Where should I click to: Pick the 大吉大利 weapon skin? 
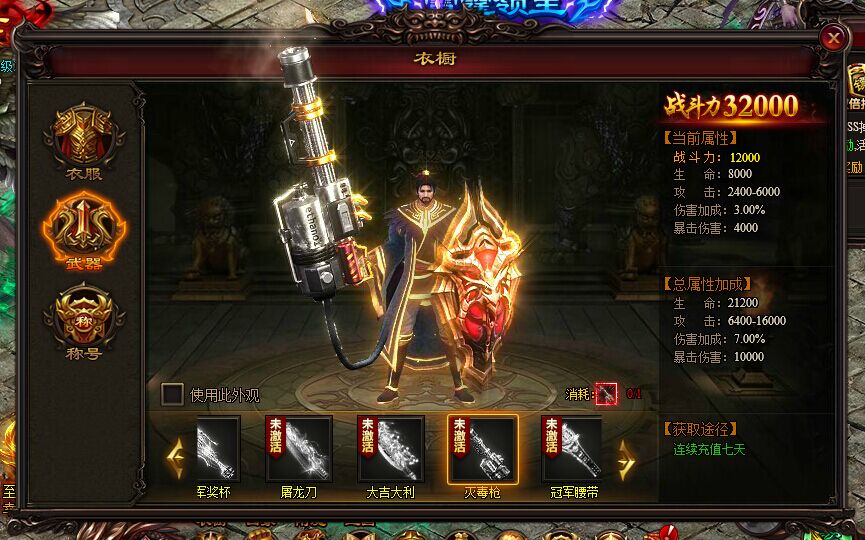coord(391,449)
